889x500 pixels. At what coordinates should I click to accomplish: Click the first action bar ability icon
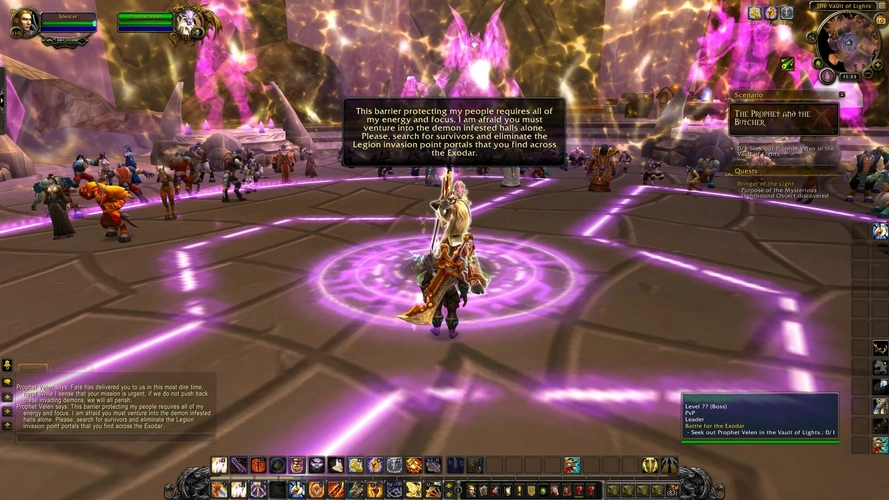click(219, 465)
